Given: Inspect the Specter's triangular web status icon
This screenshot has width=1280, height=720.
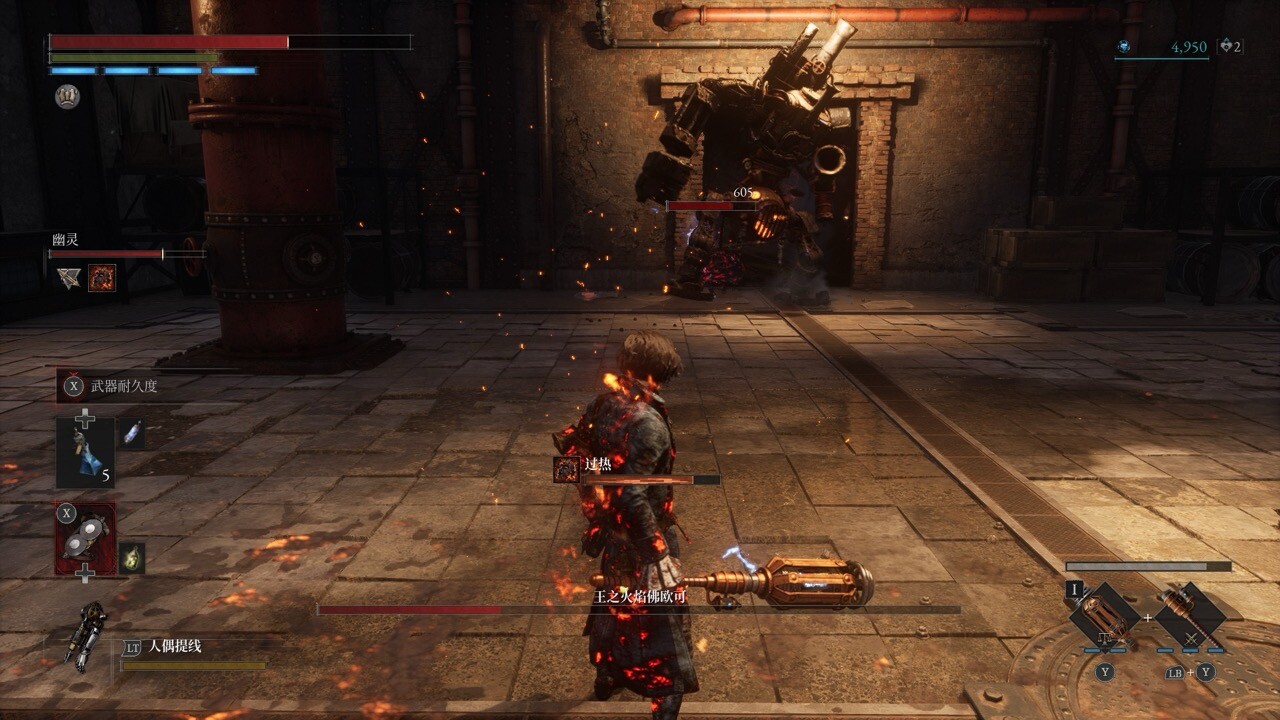Looking at the screenshot, I should tap(69, 278).
